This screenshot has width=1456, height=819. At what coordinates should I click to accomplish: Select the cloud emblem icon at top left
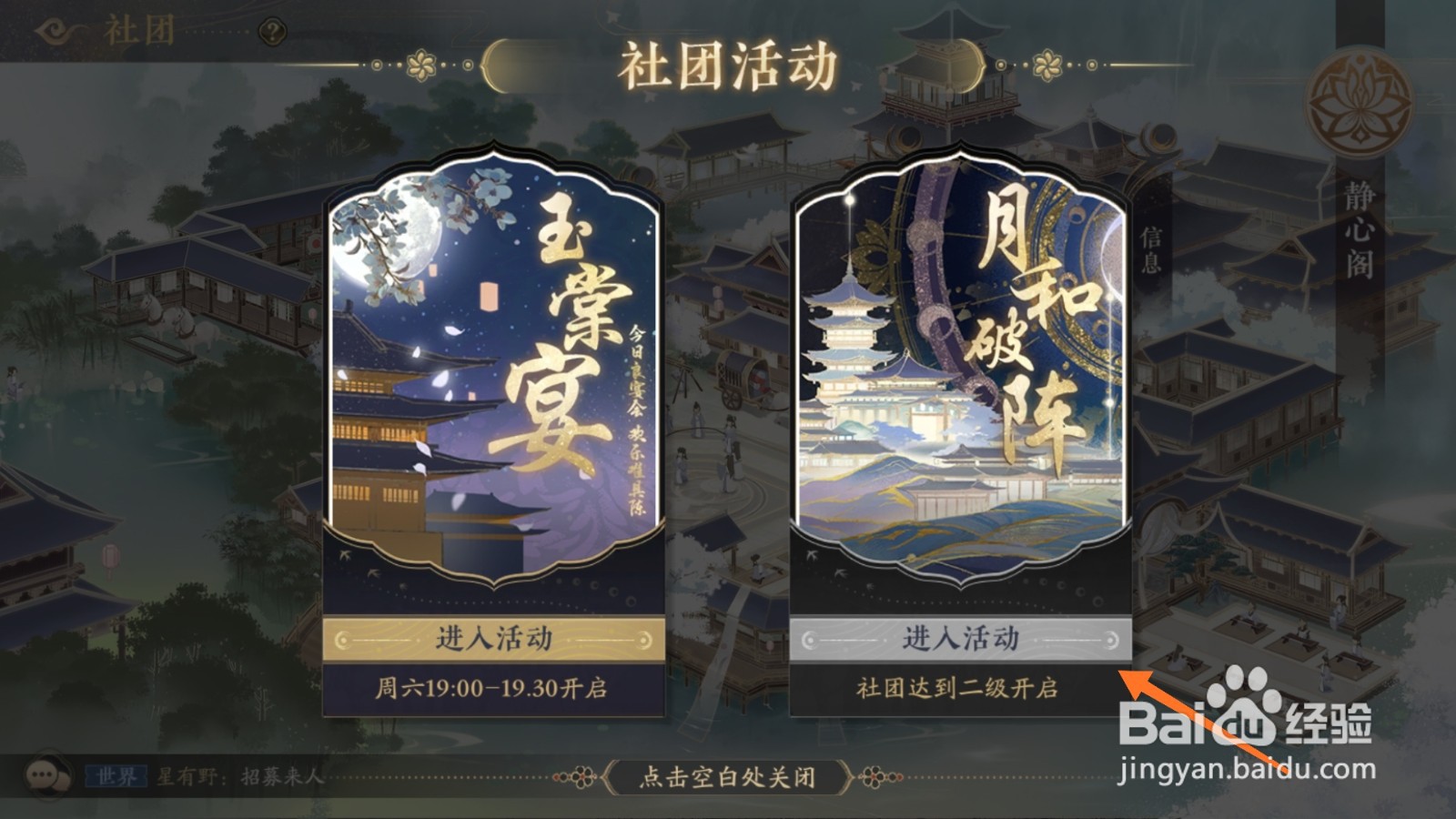pos(55,28)
